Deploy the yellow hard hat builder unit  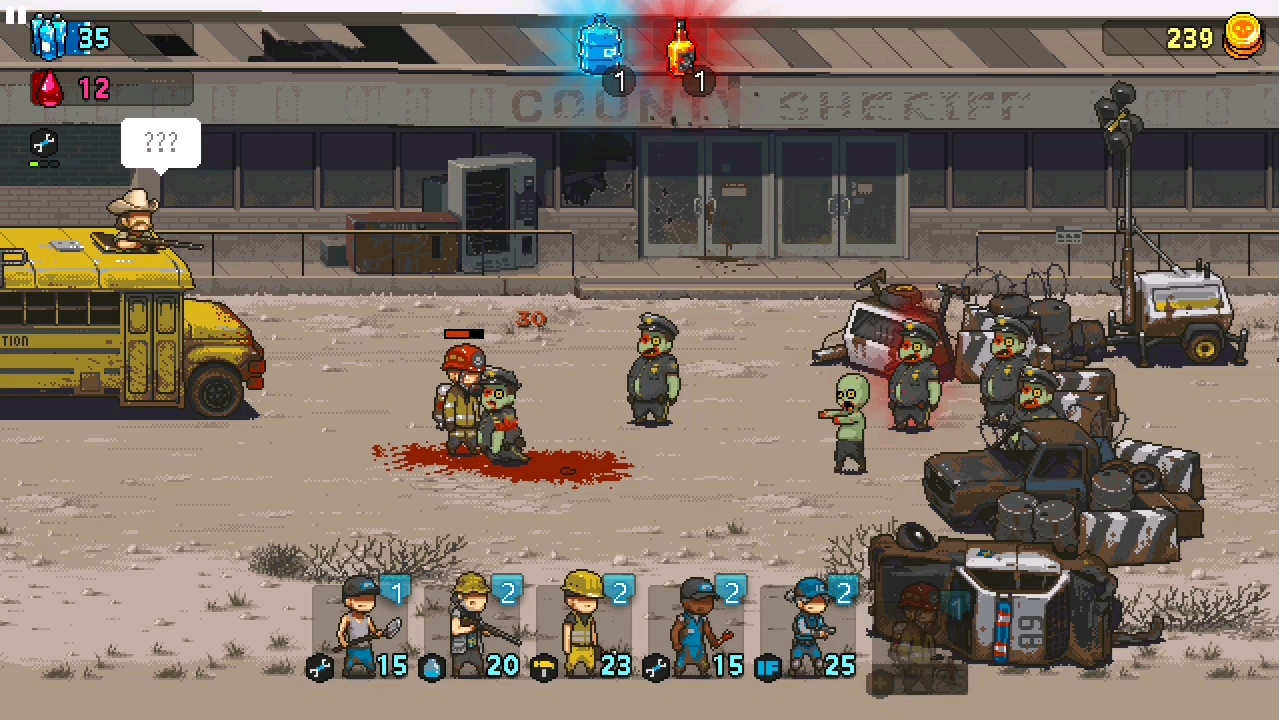585,627
